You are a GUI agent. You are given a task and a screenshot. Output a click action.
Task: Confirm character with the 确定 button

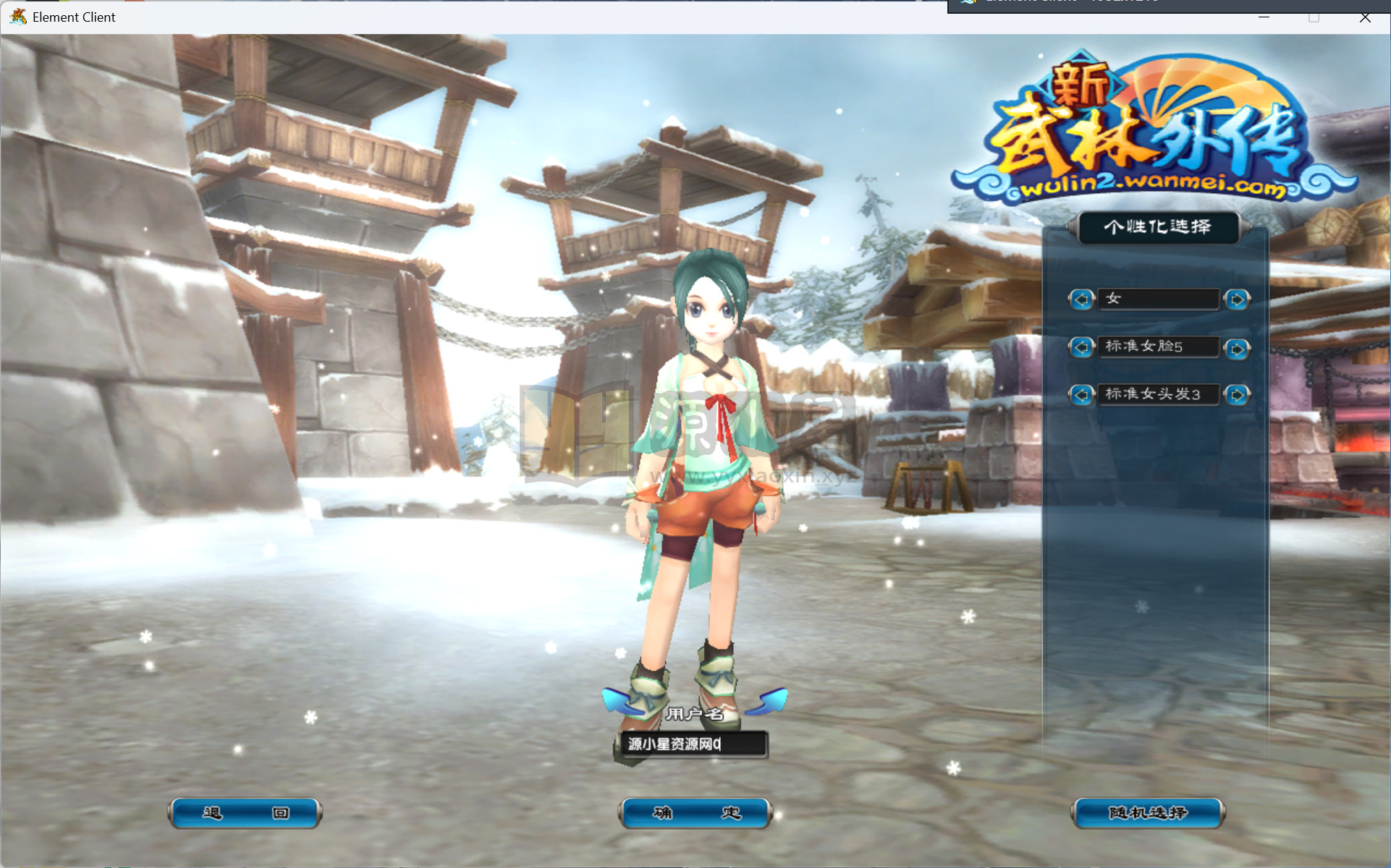pos(695,813)
